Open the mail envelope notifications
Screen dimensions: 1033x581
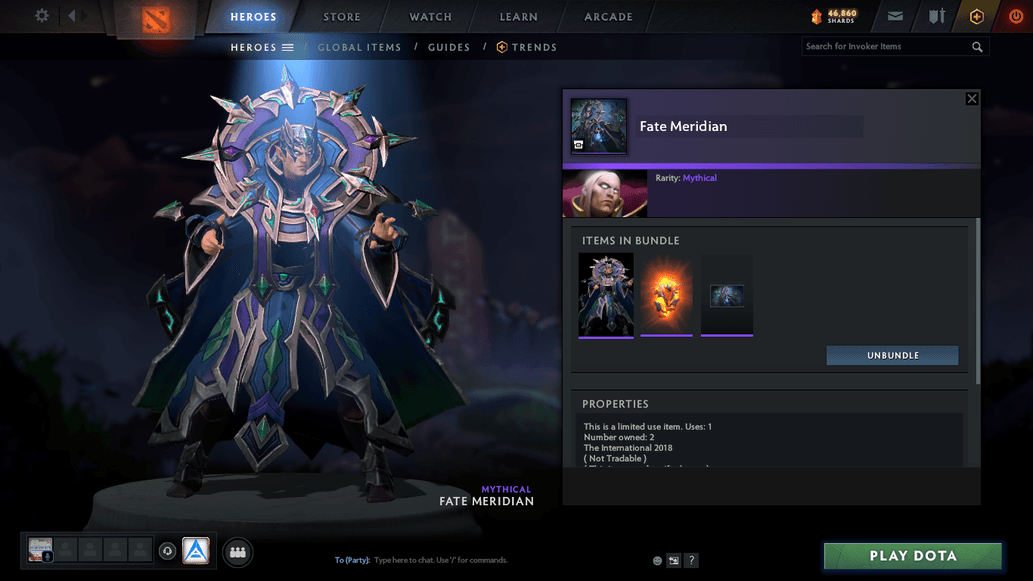pyautogui.click(x=895, y=17)
